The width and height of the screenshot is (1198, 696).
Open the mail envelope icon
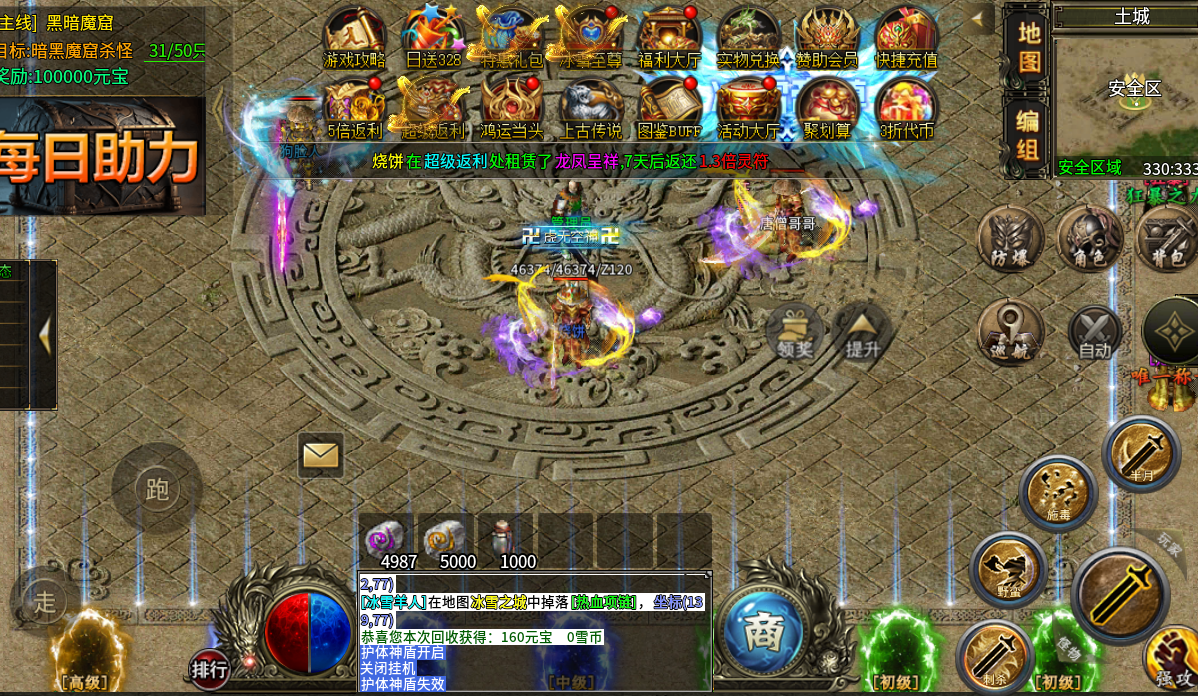point(320,456)
